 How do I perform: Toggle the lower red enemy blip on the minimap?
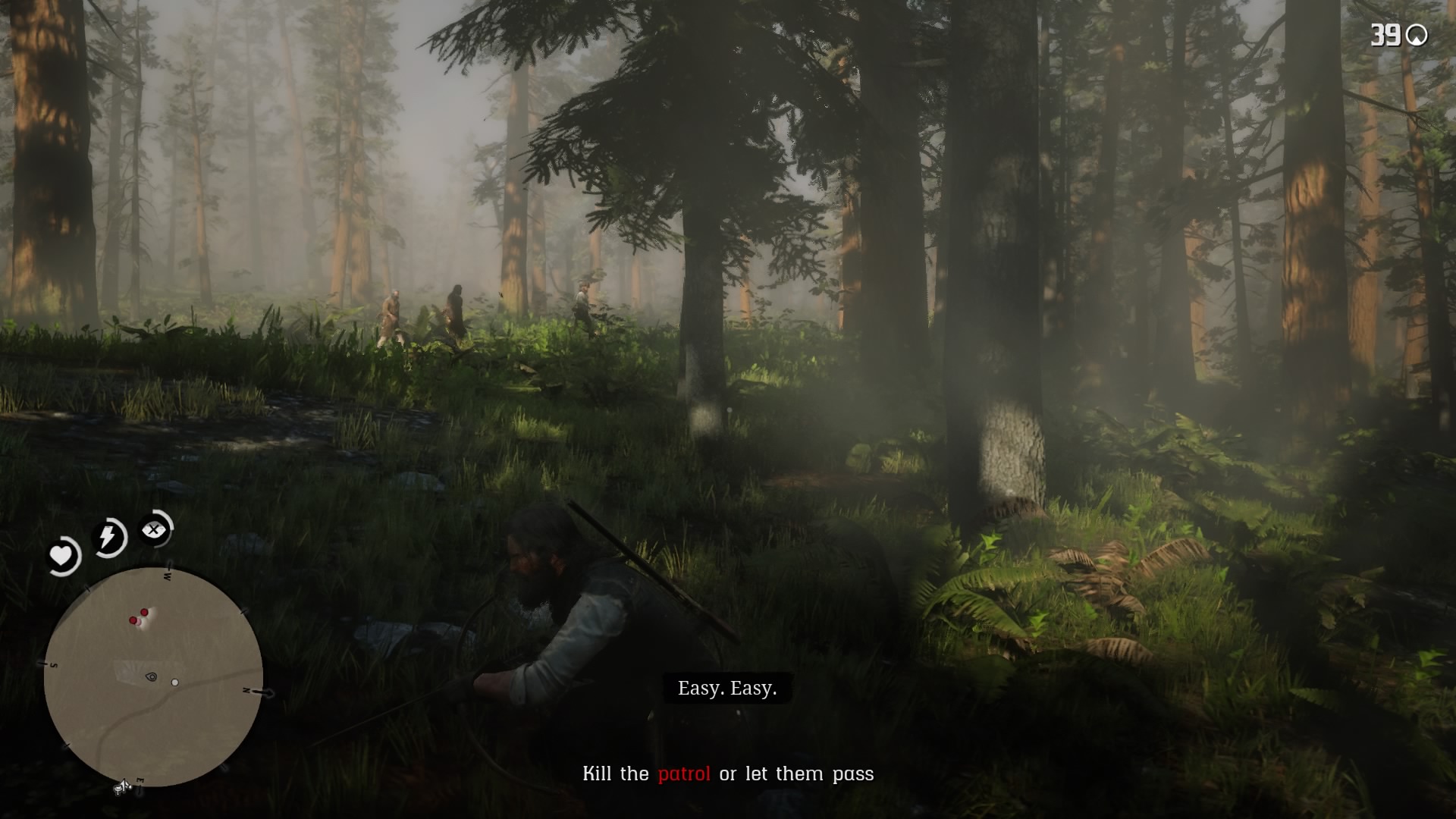[133, 619]
